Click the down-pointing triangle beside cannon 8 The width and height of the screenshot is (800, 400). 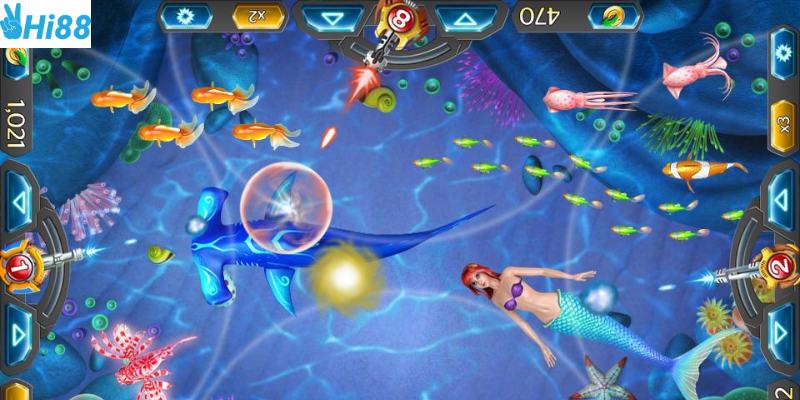tap(333, 18)
